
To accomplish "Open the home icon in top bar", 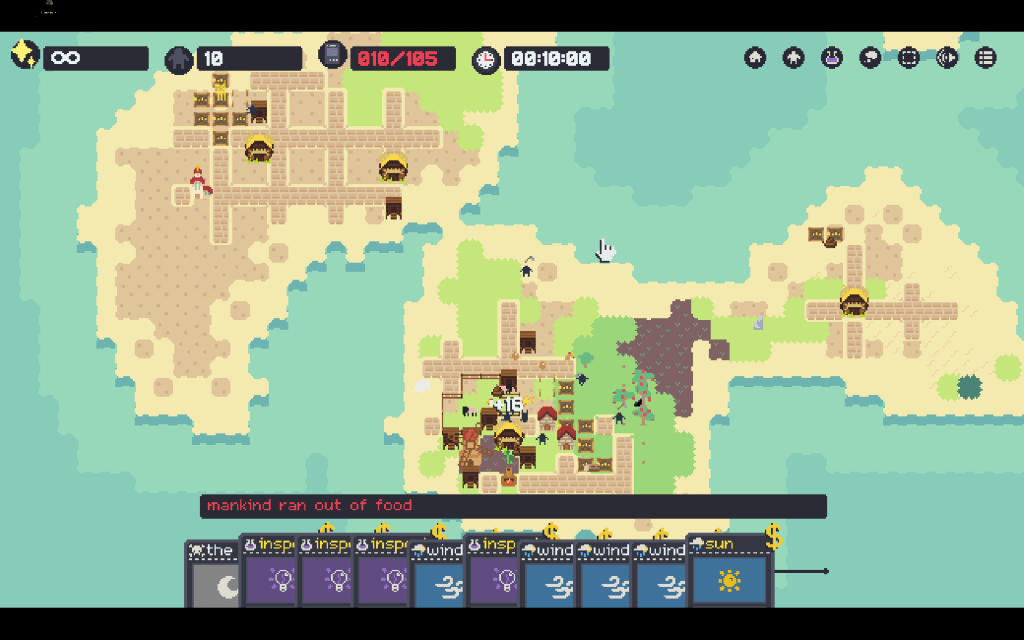I will coord(755,58).
